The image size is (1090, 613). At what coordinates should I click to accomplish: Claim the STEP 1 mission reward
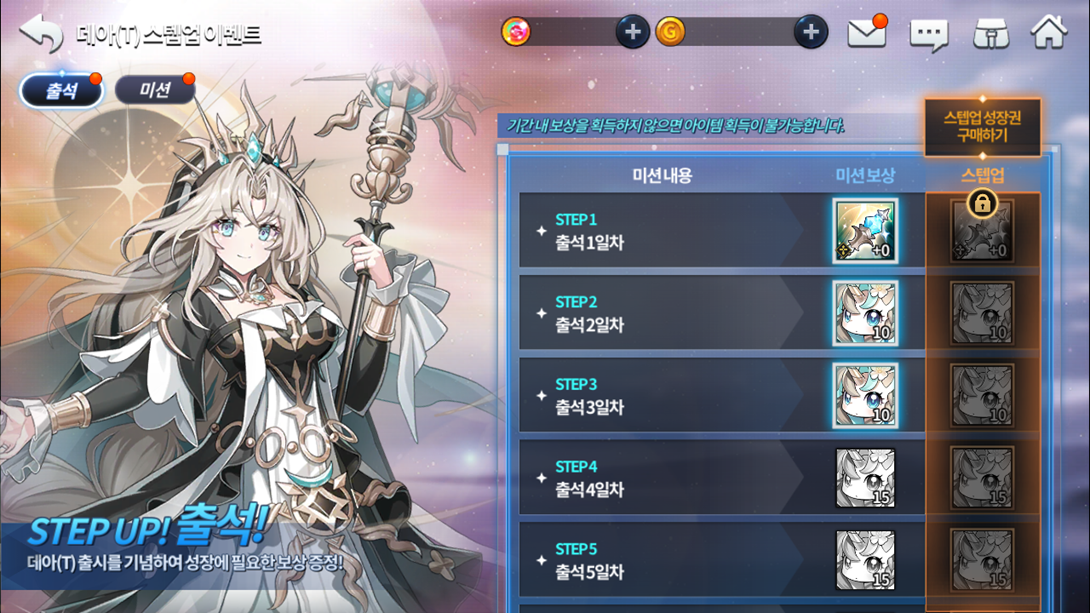(x=865, y=231)
